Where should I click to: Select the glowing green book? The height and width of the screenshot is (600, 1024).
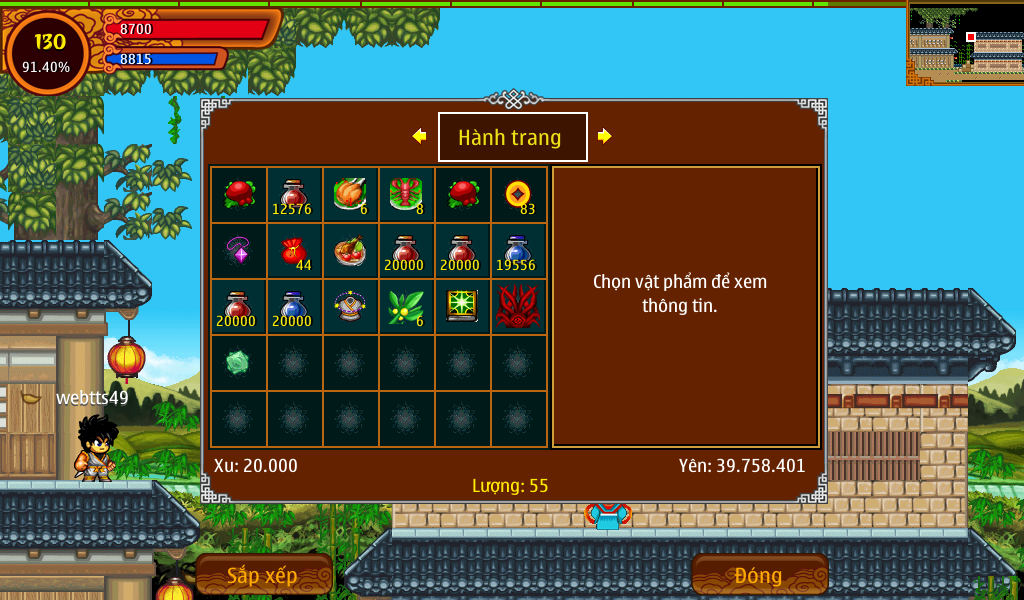462,307
